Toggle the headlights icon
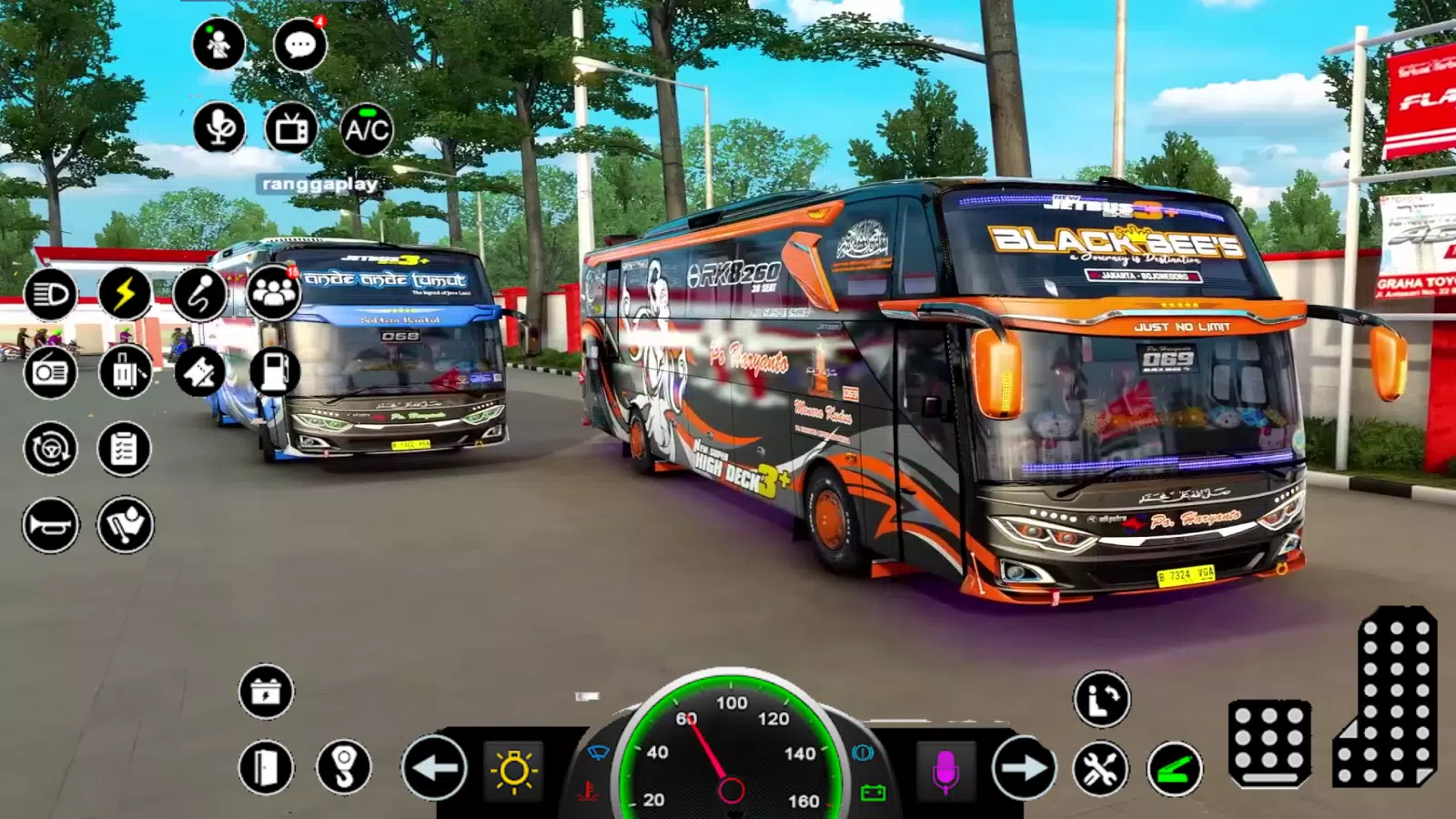 pyautogui.click(x=50, y=294)
